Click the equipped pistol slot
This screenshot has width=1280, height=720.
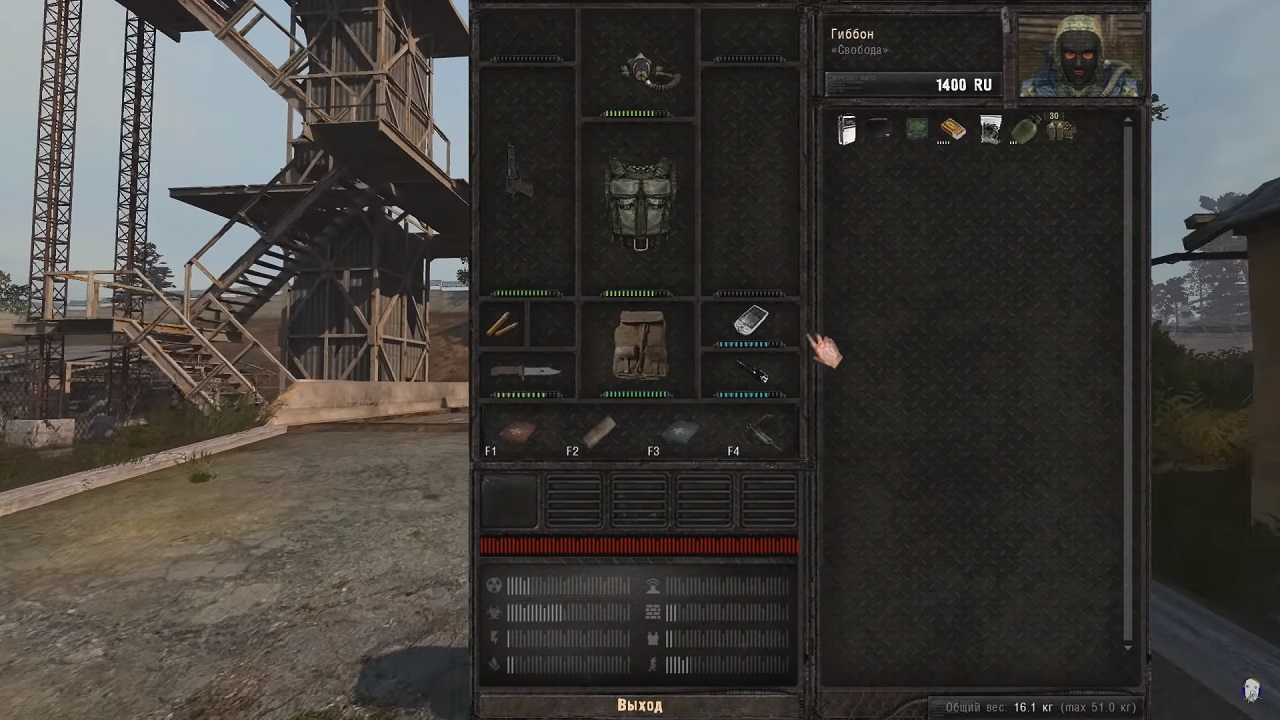(518, 172)
